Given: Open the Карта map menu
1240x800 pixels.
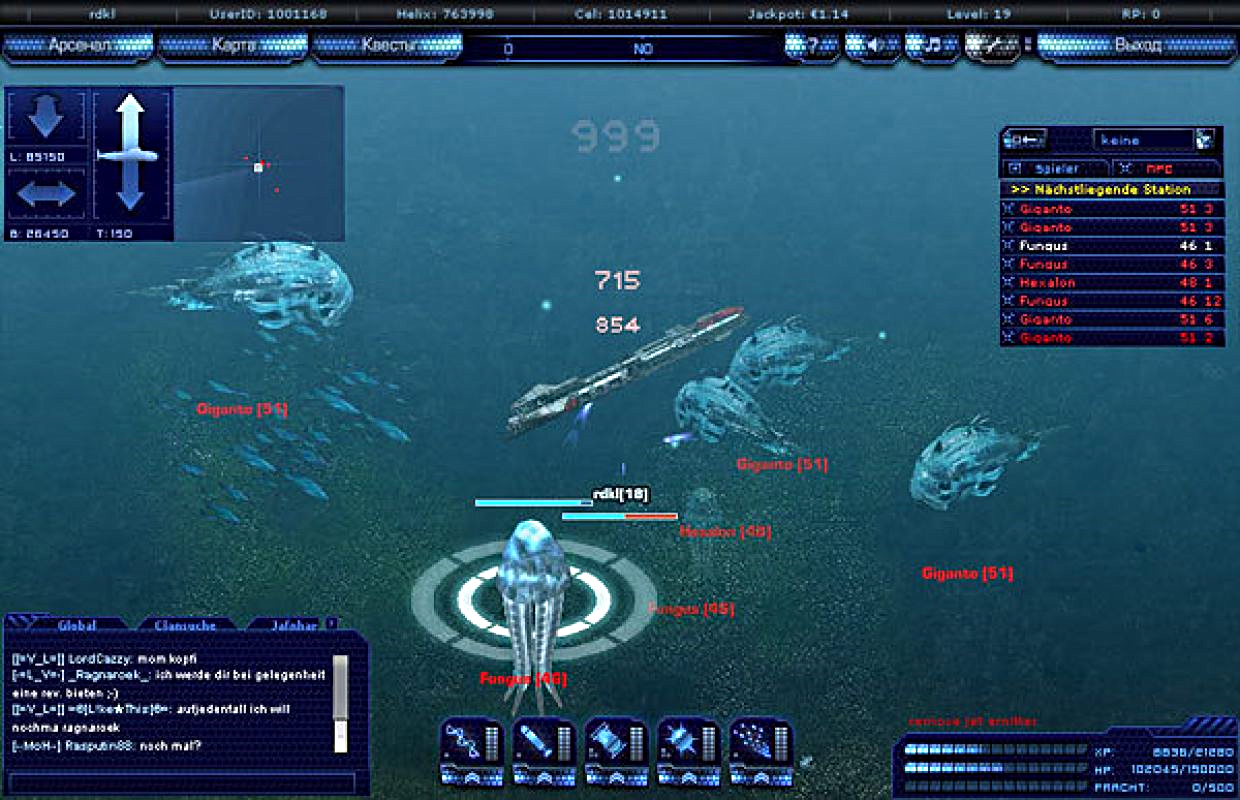Looking at the screenshot, I should click(x=233, y=46).
